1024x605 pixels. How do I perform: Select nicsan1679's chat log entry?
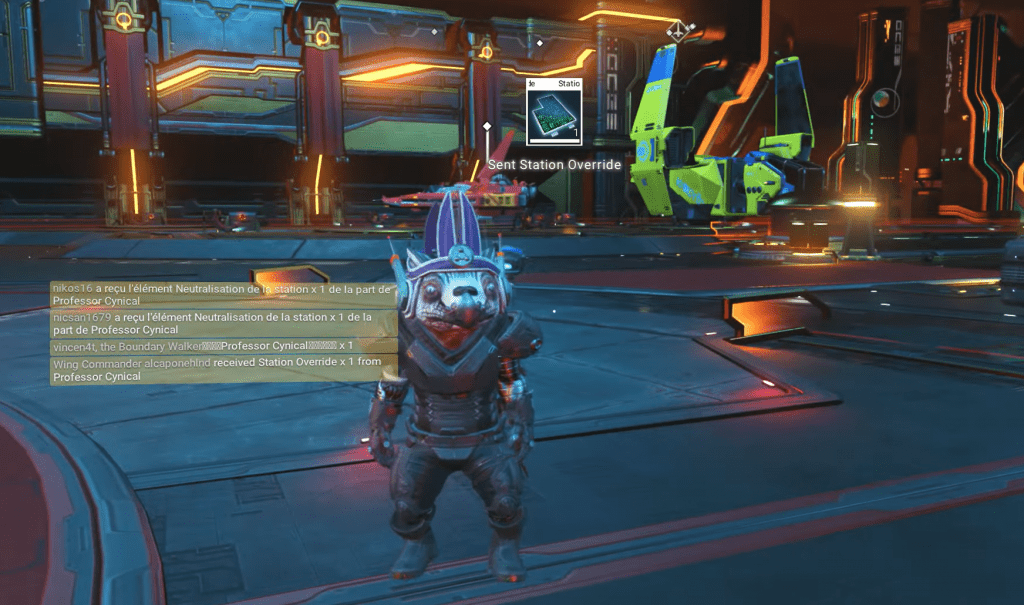point(224,323)
